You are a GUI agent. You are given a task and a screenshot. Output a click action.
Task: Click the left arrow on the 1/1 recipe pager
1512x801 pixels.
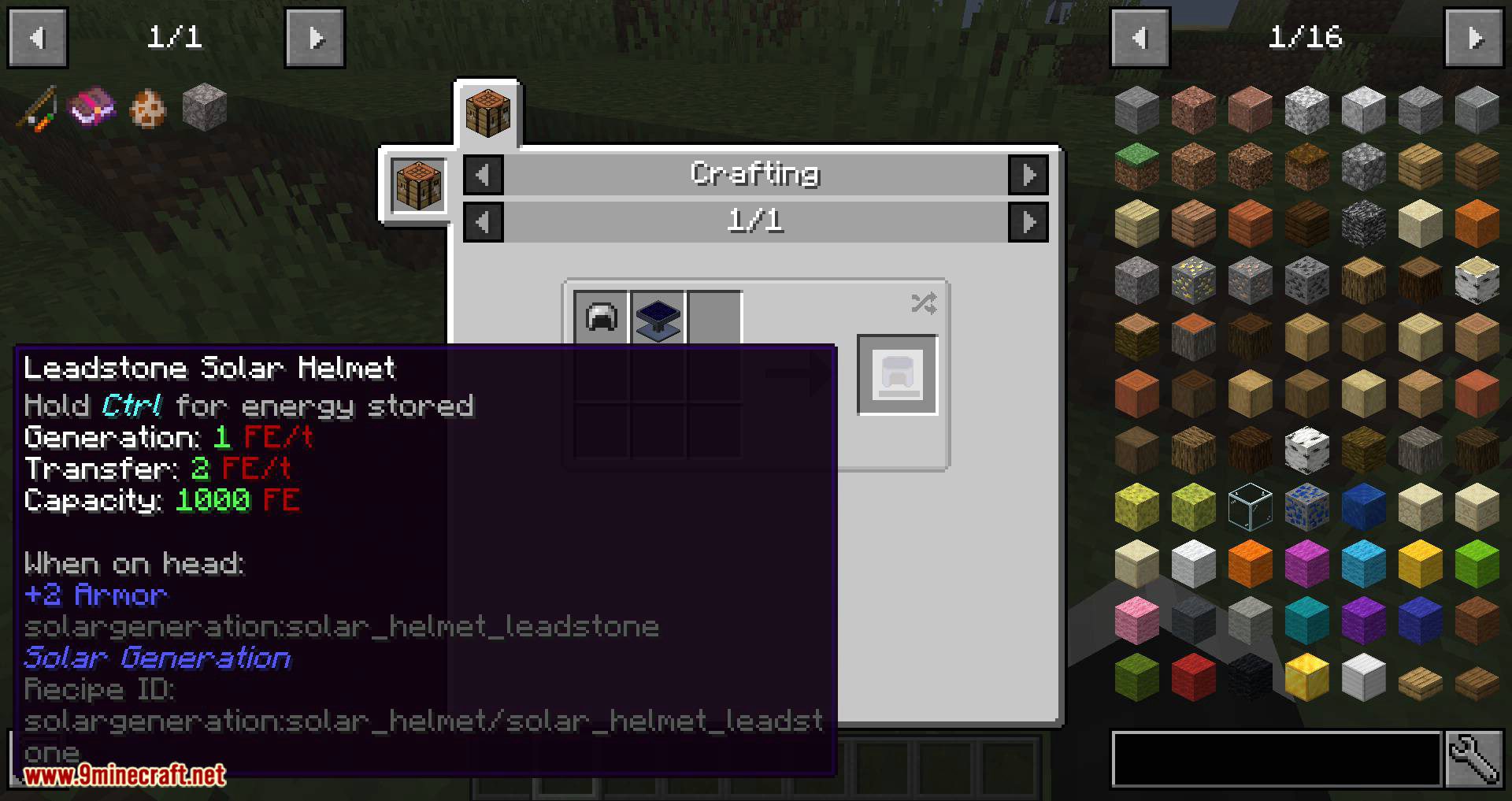[483, 221]
